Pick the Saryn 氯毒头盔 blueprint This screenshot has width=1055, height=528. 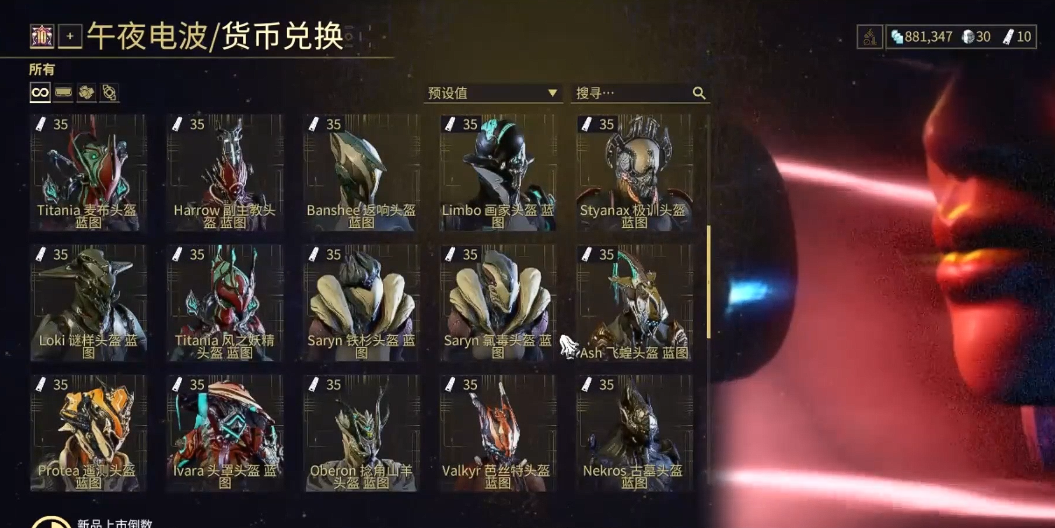pos(498,302)
